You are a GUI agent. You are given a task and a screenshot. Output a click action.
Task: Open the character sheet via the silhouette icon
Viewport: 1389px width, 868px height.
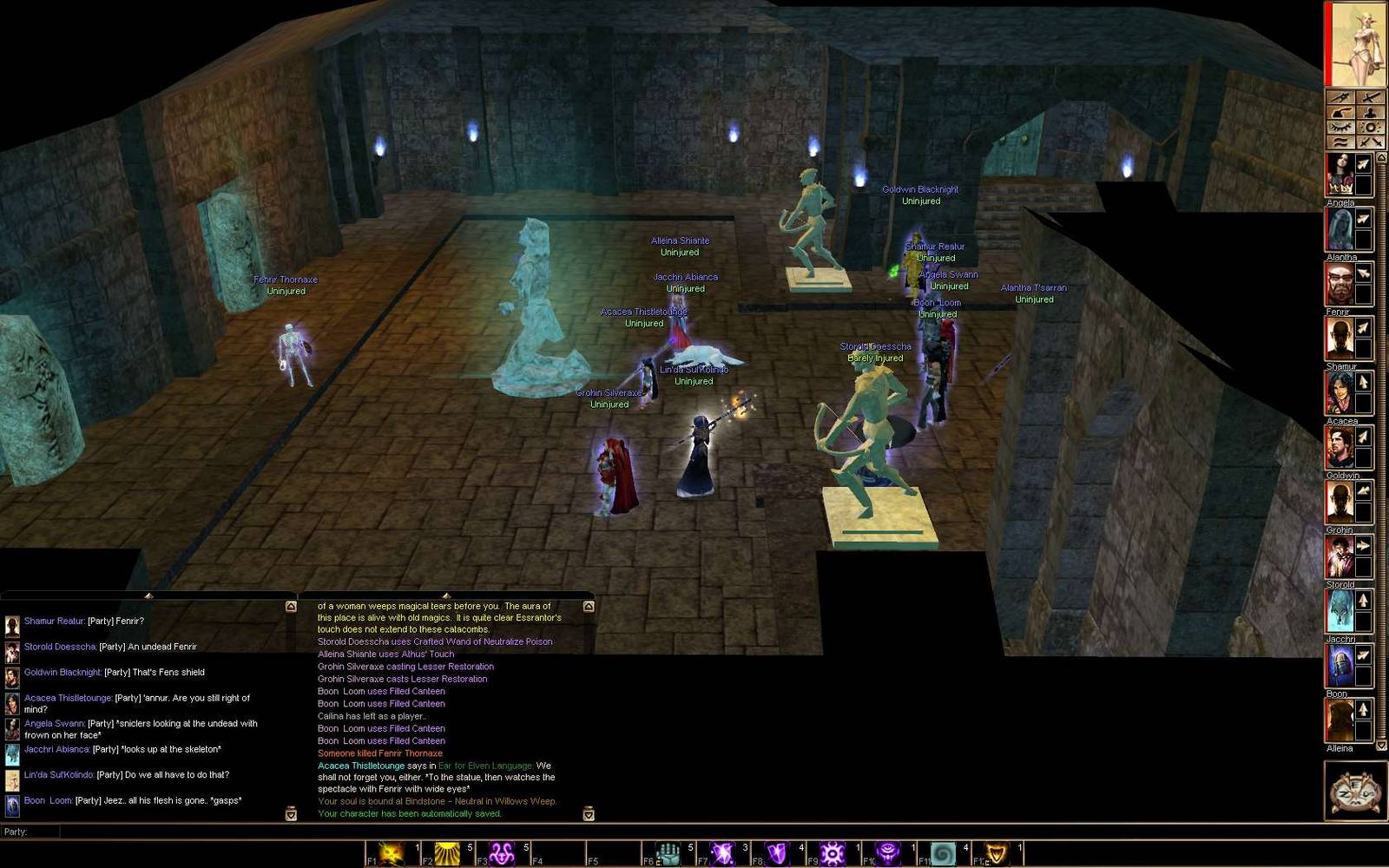coord(1370,112)
